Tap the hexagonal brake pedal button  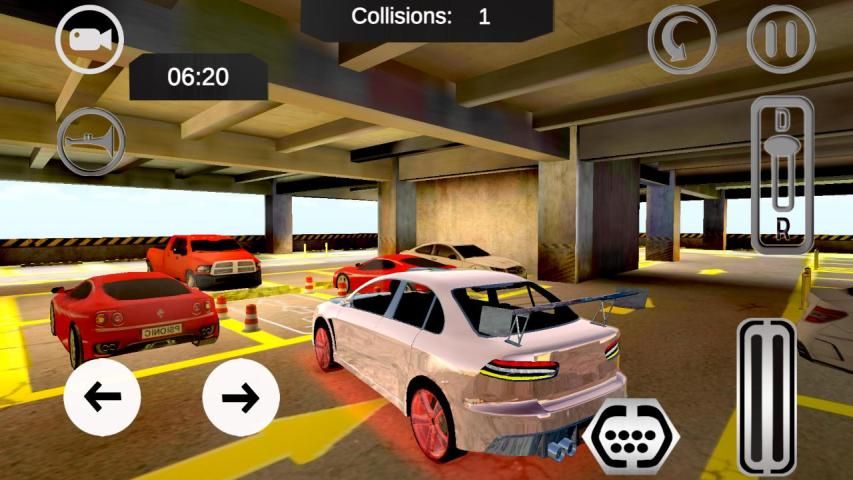pos(631,435)
